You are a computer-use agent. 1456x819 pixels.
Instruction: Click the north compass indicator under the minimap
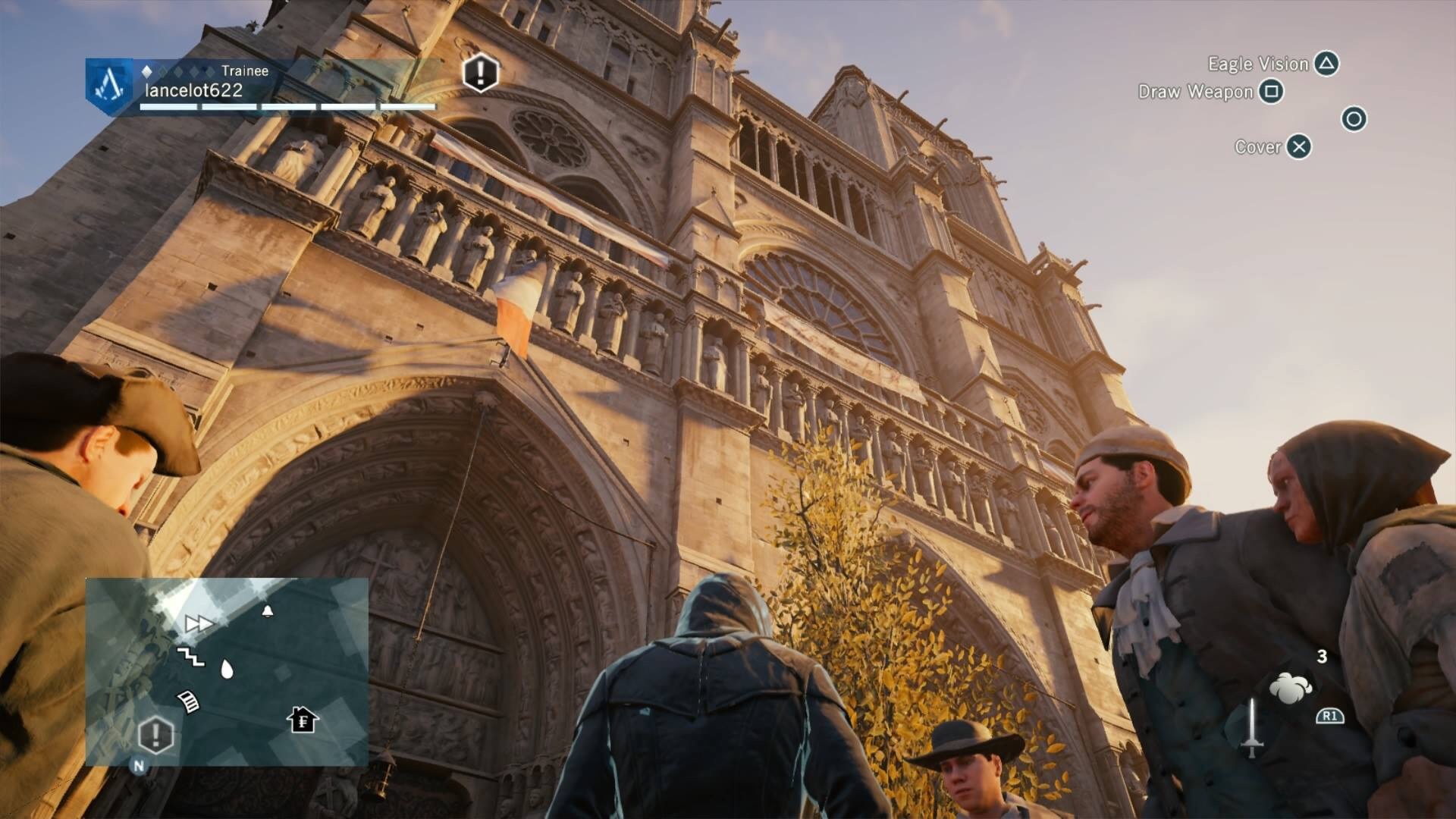tap(139, 766)
